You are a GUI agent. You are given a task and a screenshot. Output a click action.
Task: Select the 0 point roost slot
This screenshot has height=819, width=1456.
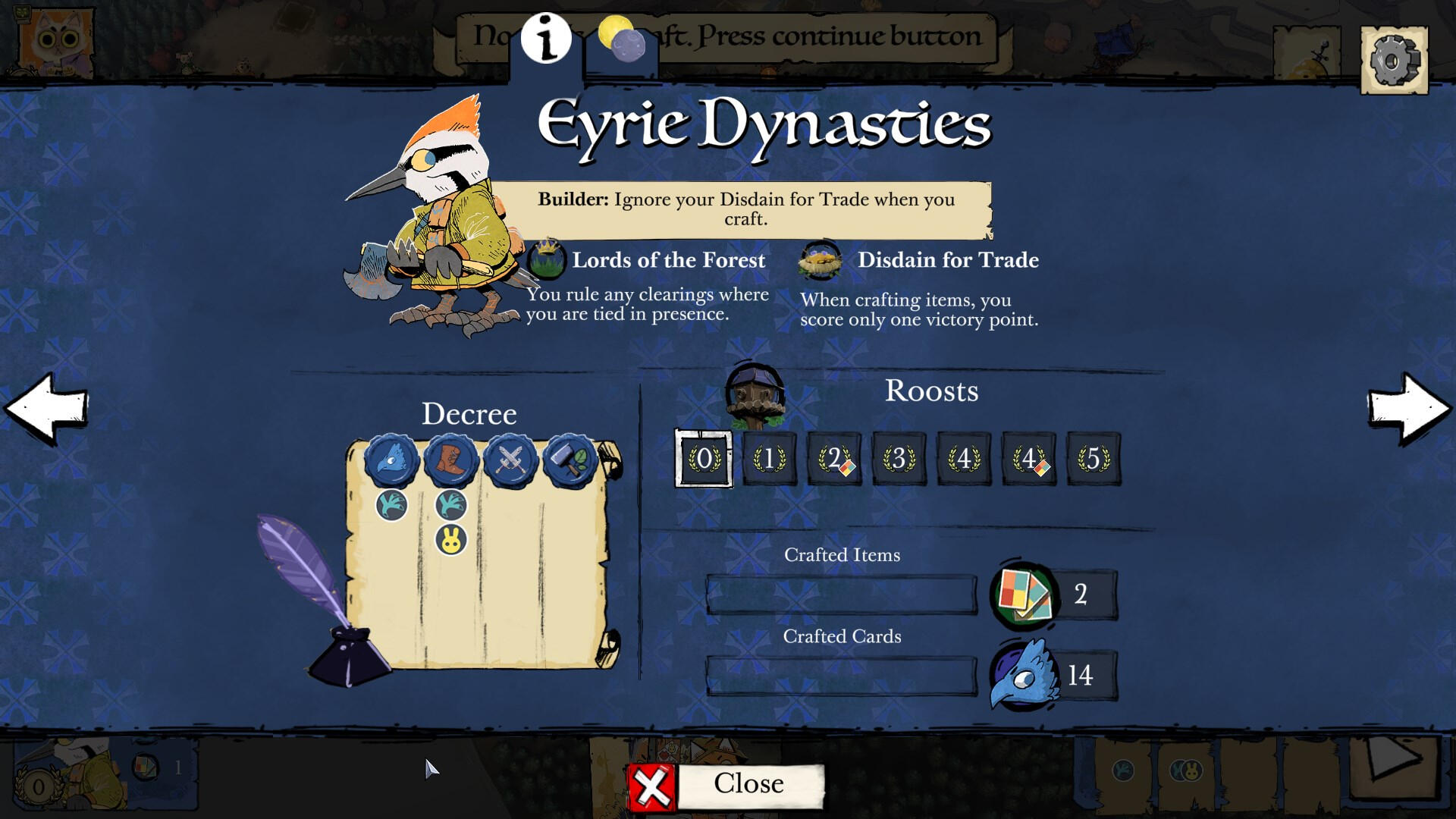click(x=704, y=459)
